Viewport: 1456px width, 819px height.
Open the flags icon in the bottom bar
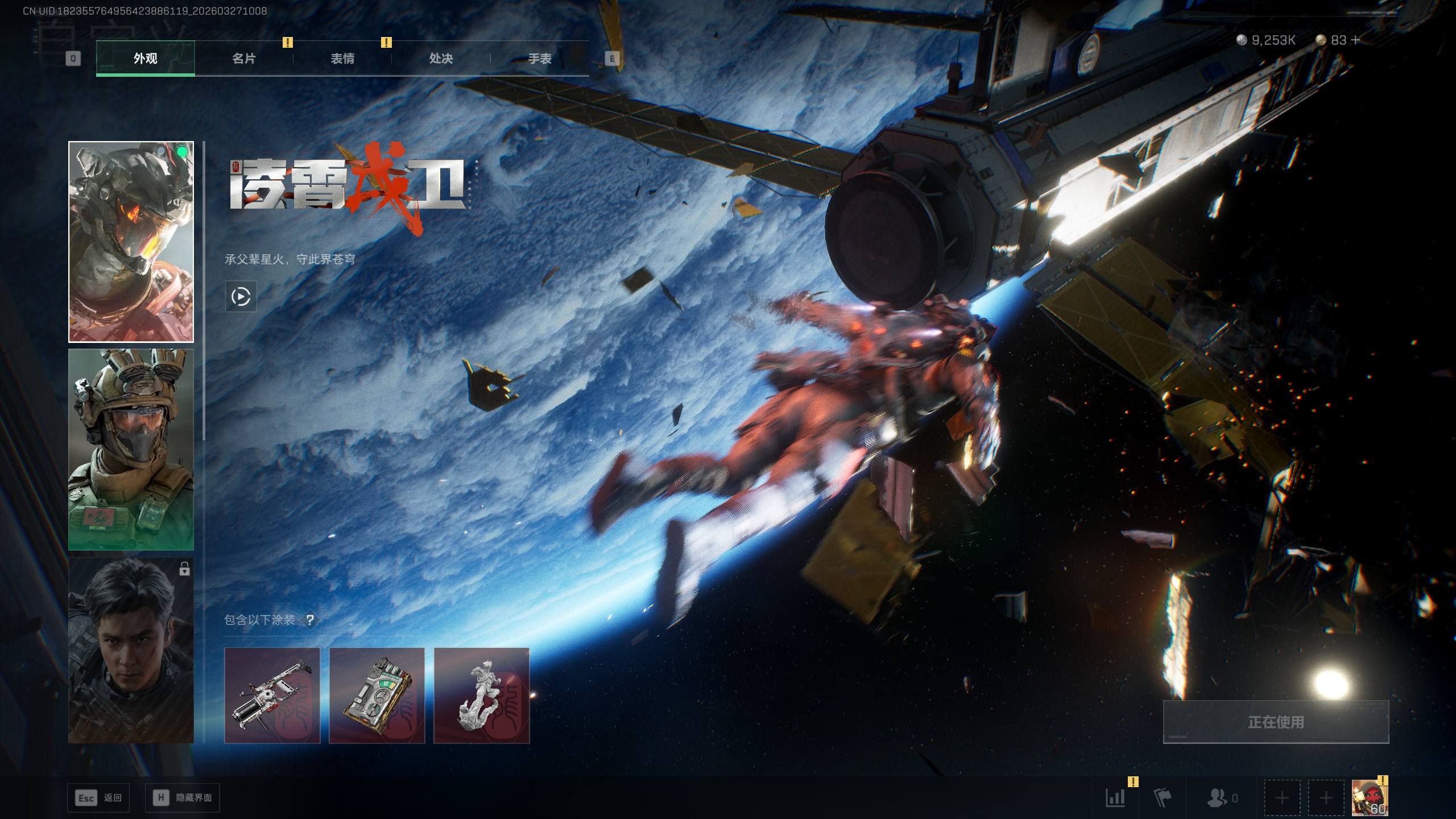pos(1163,797)
